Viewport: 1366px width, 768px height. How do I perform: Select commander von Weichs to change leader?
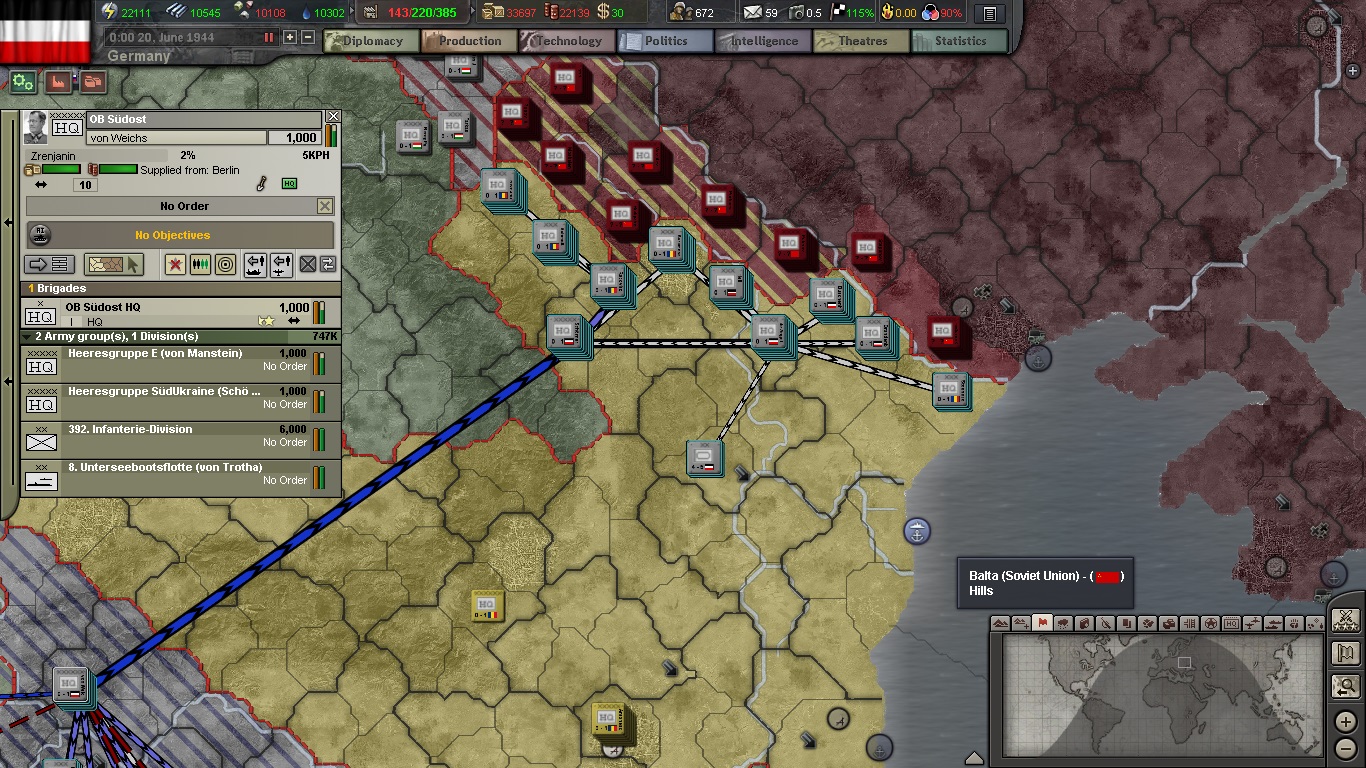click(x=176, y=137)
